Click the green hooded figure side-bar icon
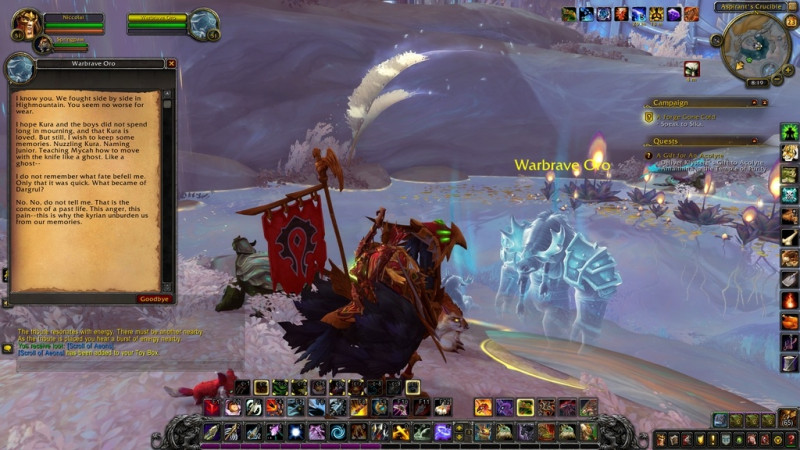Viewport: 800px width, 450px height. 789,132
